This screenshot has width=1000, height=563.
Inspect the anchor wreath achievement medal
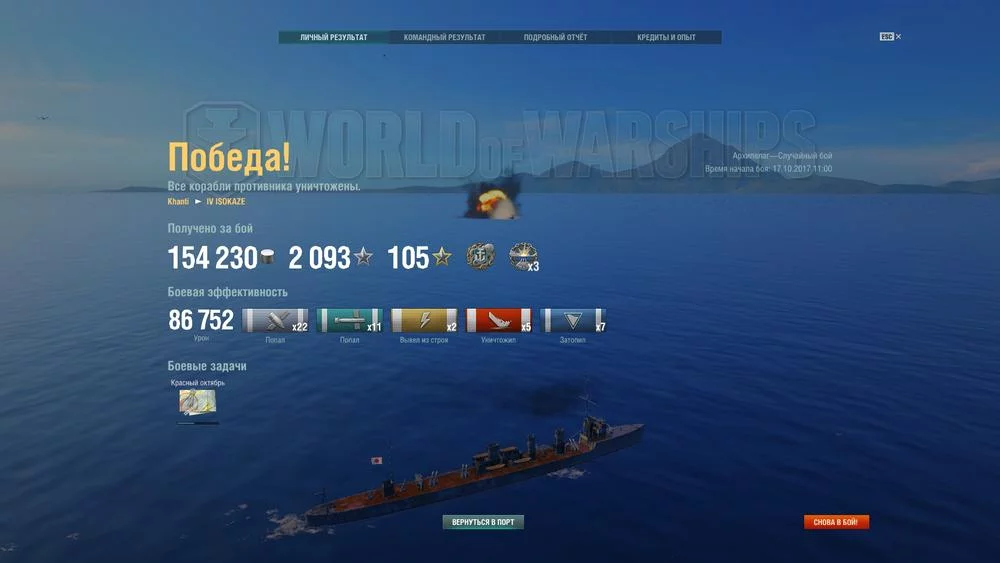480,257
